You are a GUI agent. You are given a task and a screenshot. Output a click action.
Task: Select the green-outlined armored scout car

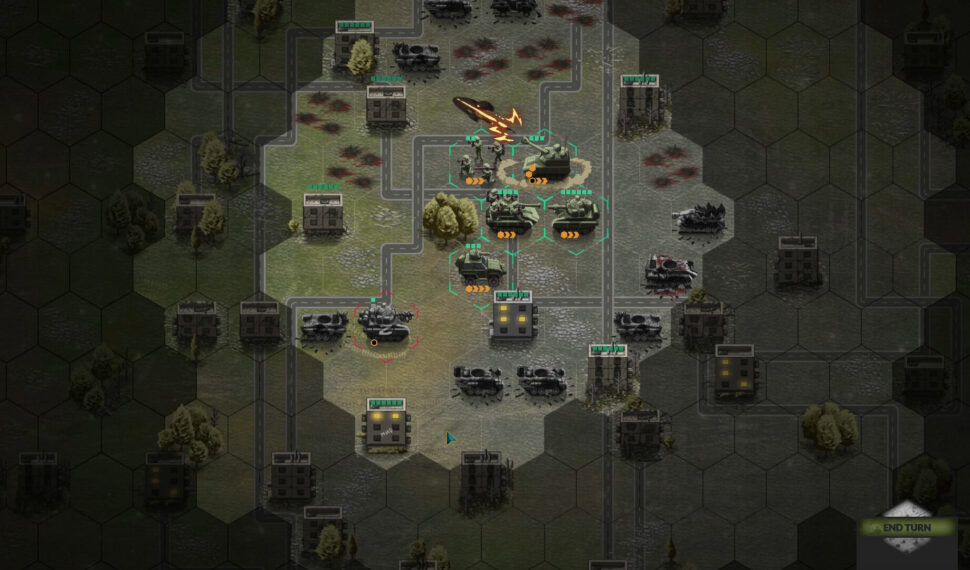(x=479, y=265)
